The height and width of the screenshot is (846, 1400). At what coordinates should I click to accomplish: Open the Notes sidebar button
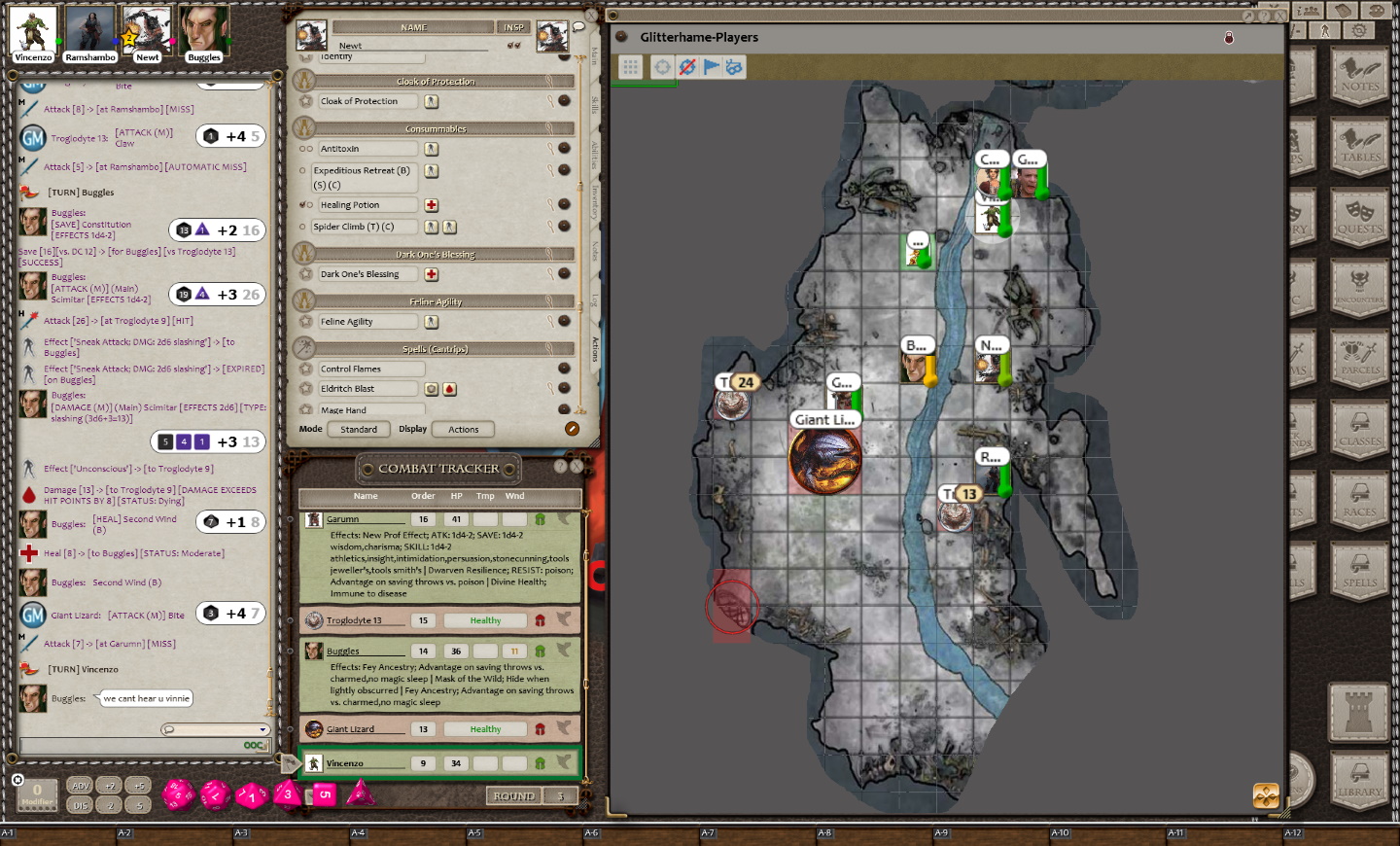(1359, 73)
